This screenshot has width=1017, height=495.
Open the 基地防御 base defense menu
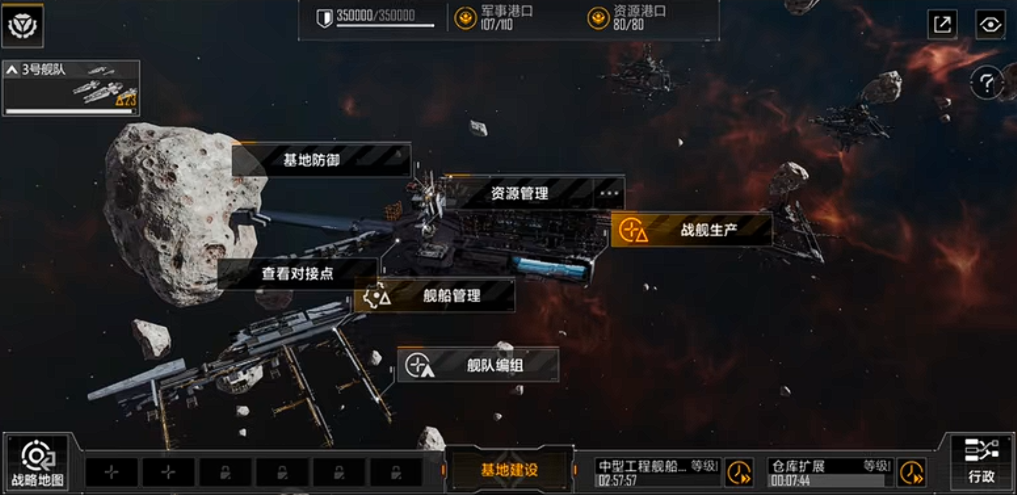320,160
